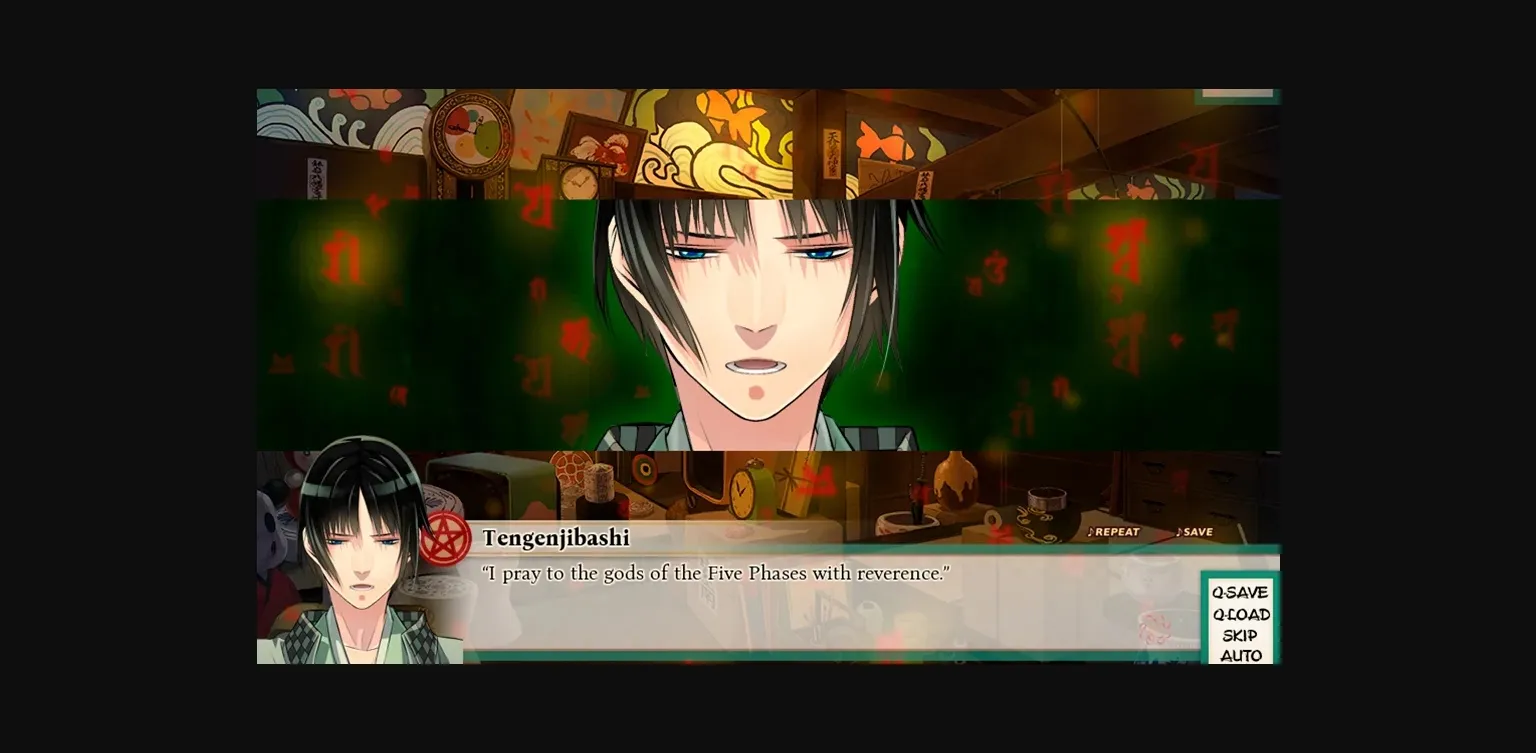Select the AUTO icon in the quick menu

(1240, 657)
